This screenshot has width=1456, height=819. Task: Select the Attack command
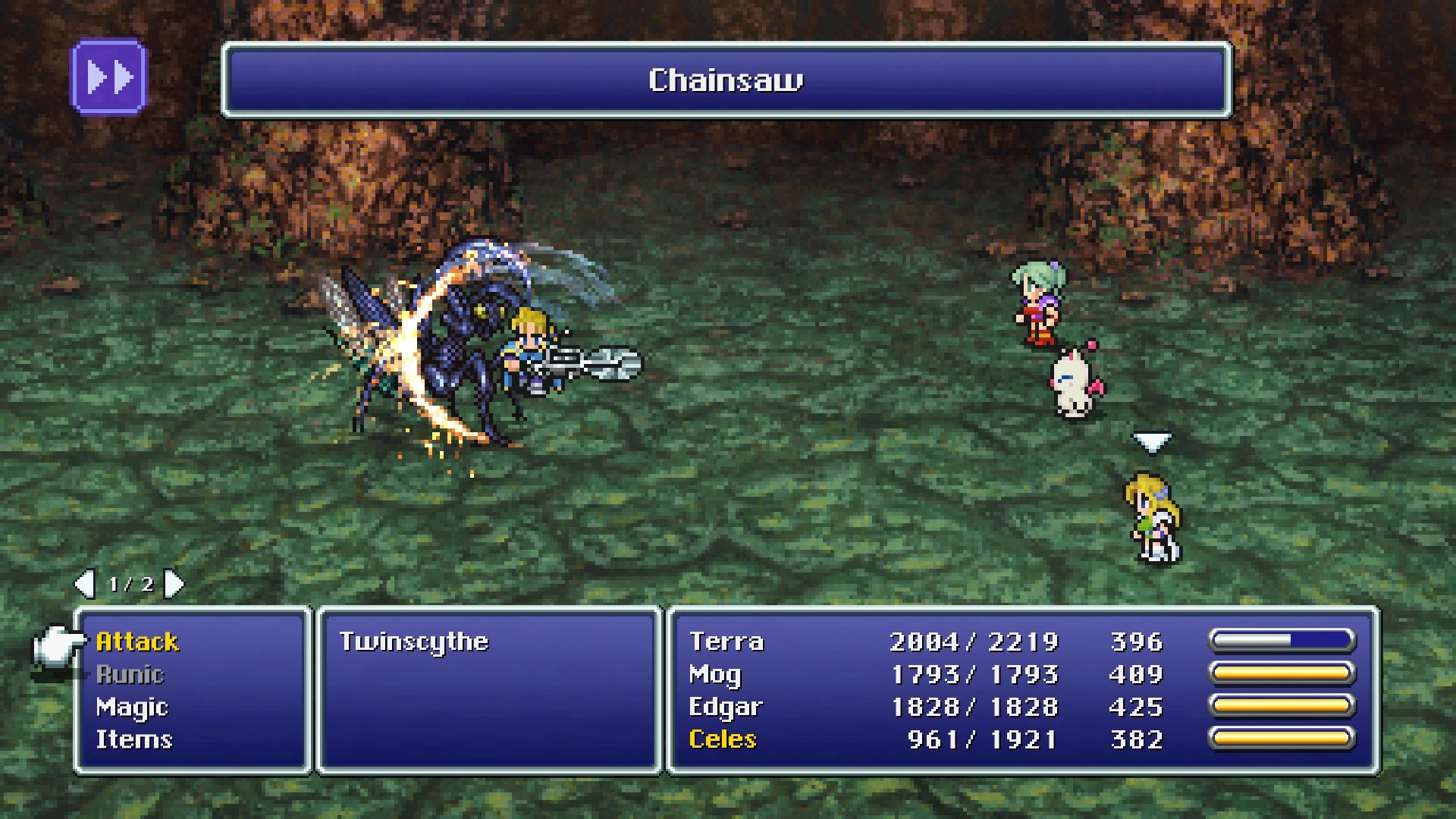[x=139, y=641]
